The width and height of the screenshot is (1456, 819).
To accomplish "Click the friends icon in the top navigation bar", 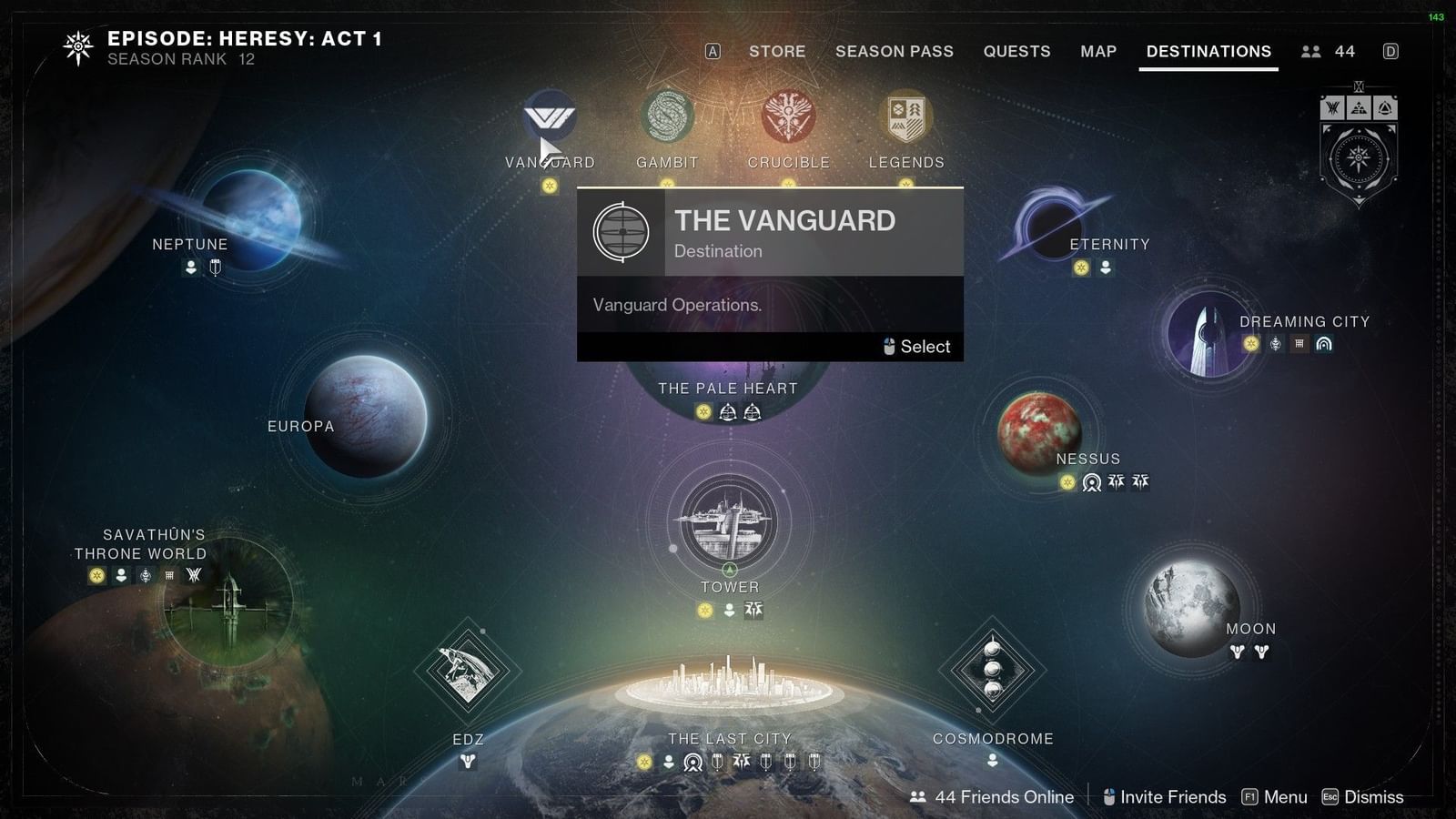I will (1310, 51).
